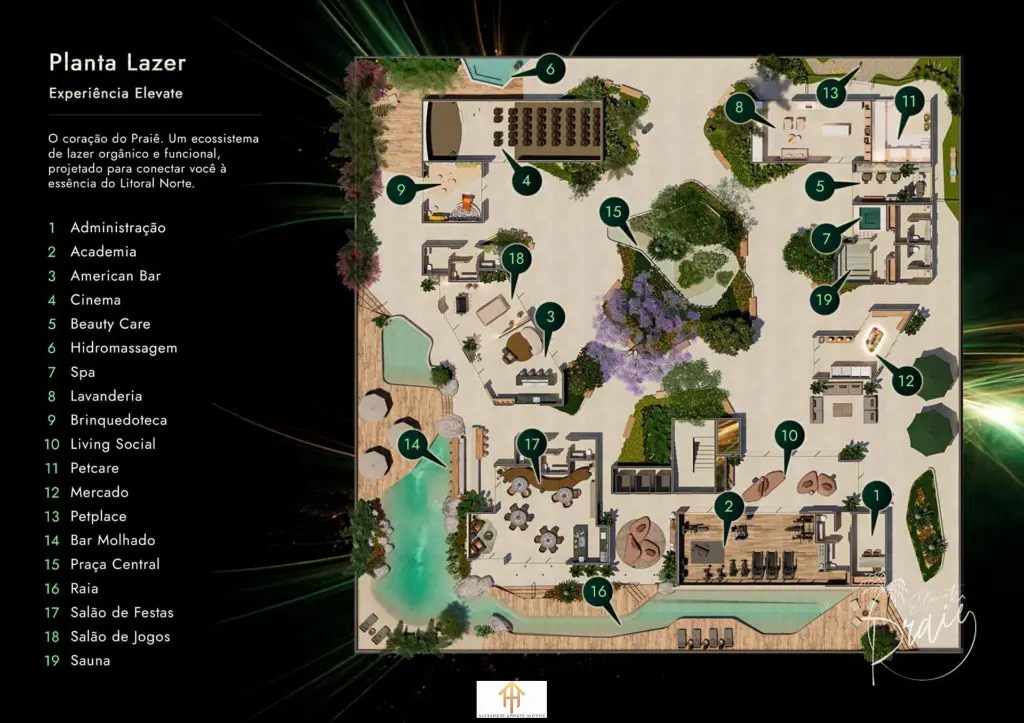
Task: Click map marker number 18
Action: click(516, 258)
